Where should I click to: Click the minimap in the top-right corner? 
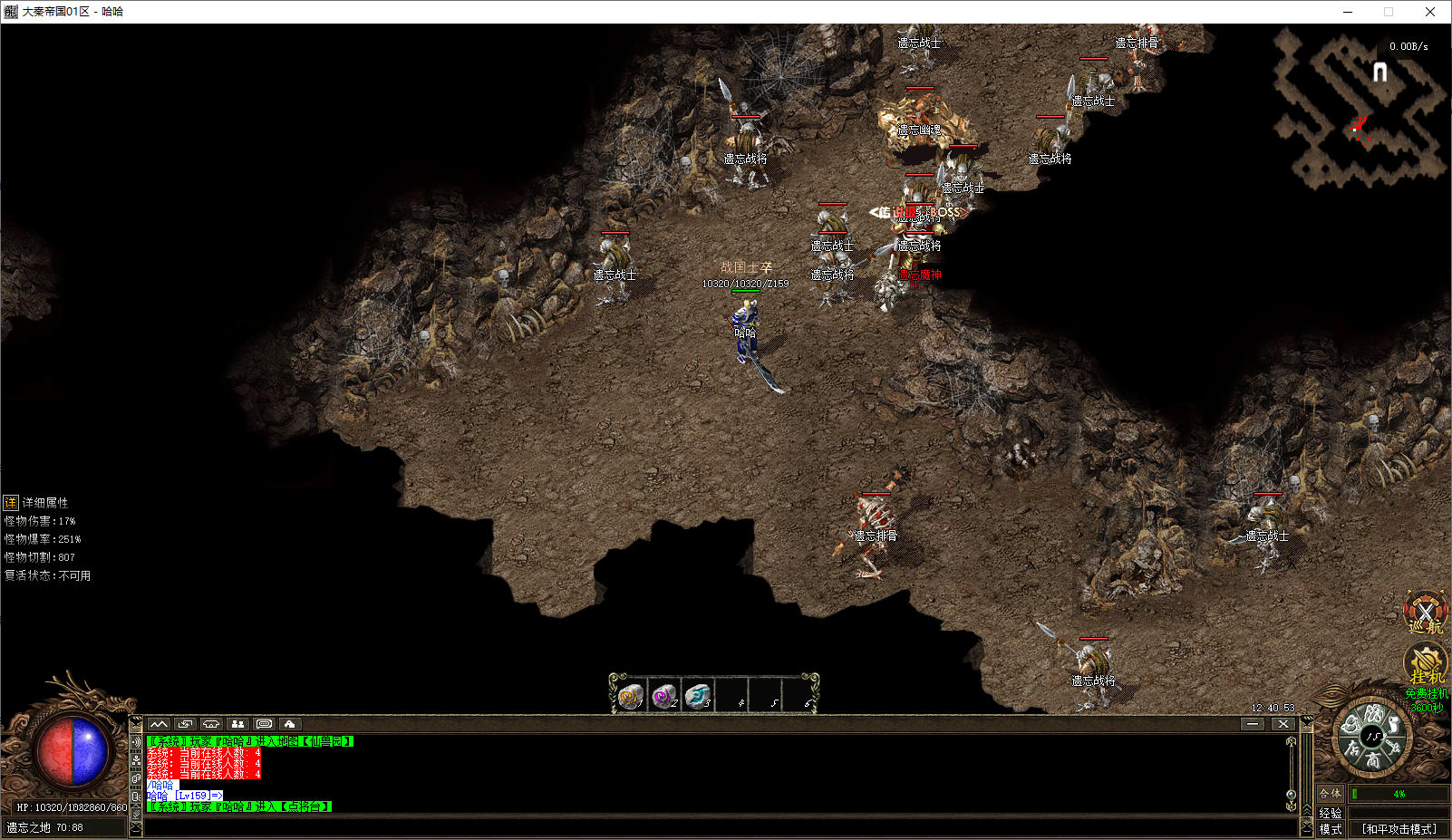[1360, 107]
